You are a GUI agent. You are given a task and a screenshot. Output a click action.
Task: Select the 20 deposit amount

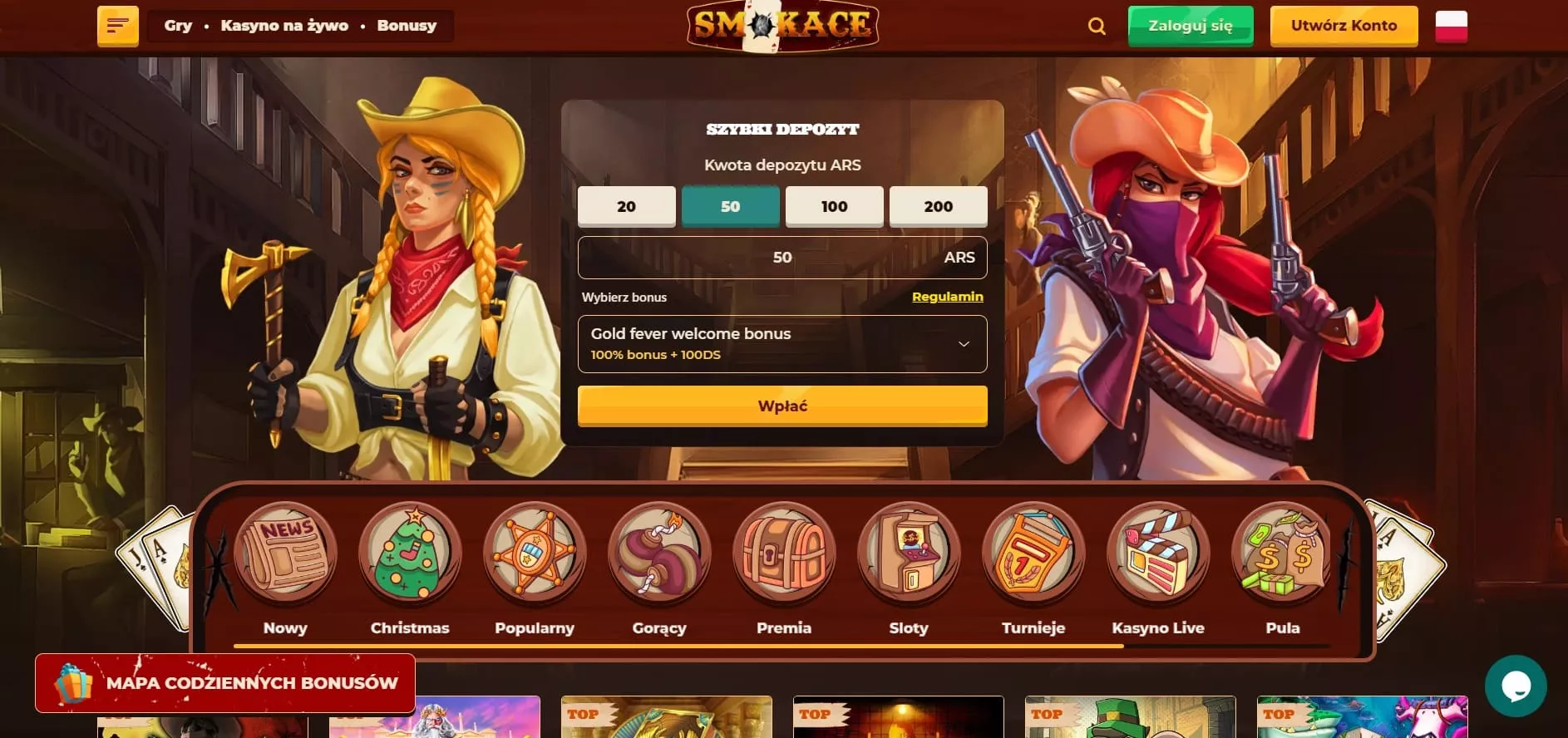pos(626,206)
